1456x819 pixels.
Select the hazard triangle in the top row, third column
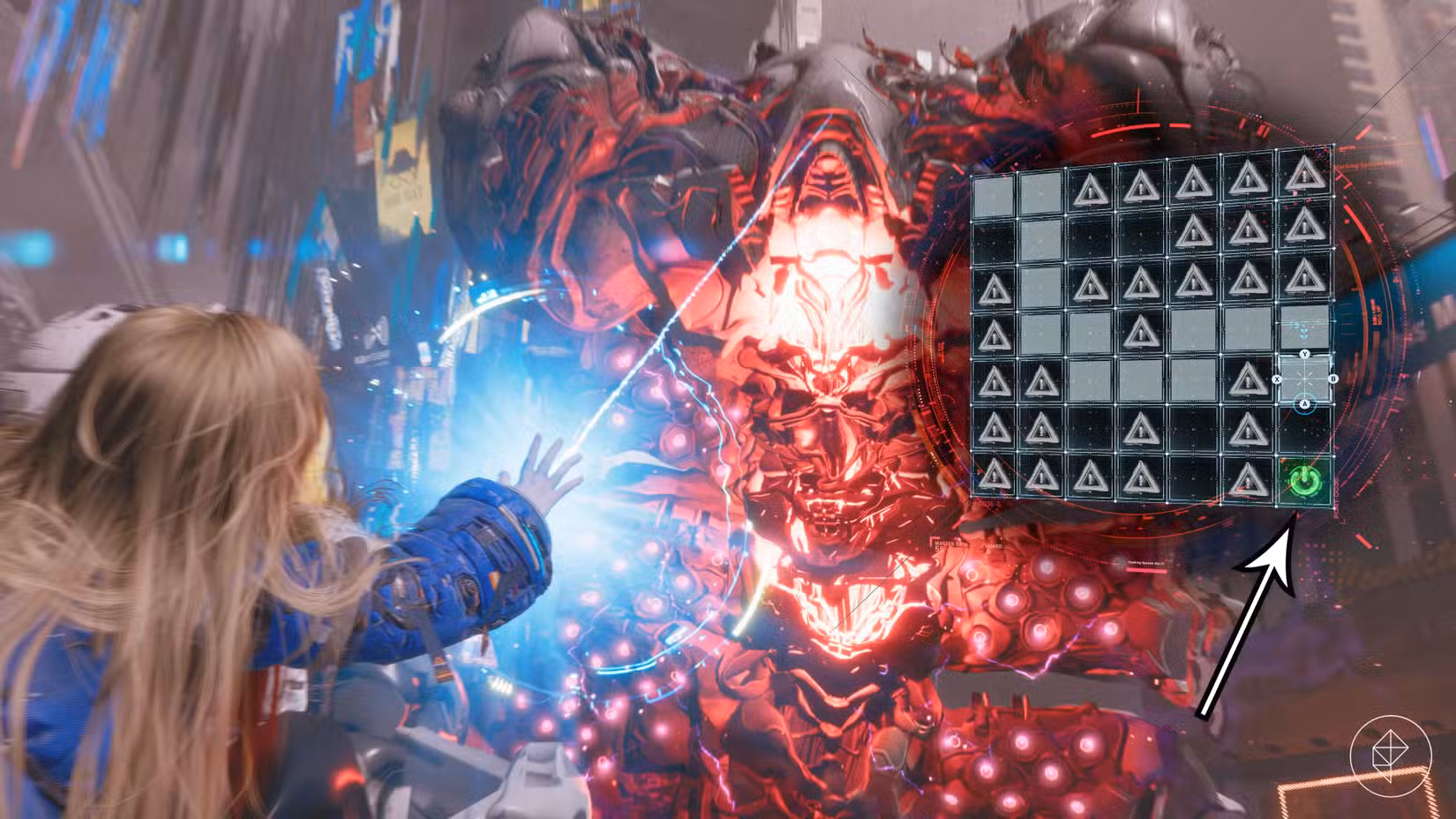(x=1091, y=188)
